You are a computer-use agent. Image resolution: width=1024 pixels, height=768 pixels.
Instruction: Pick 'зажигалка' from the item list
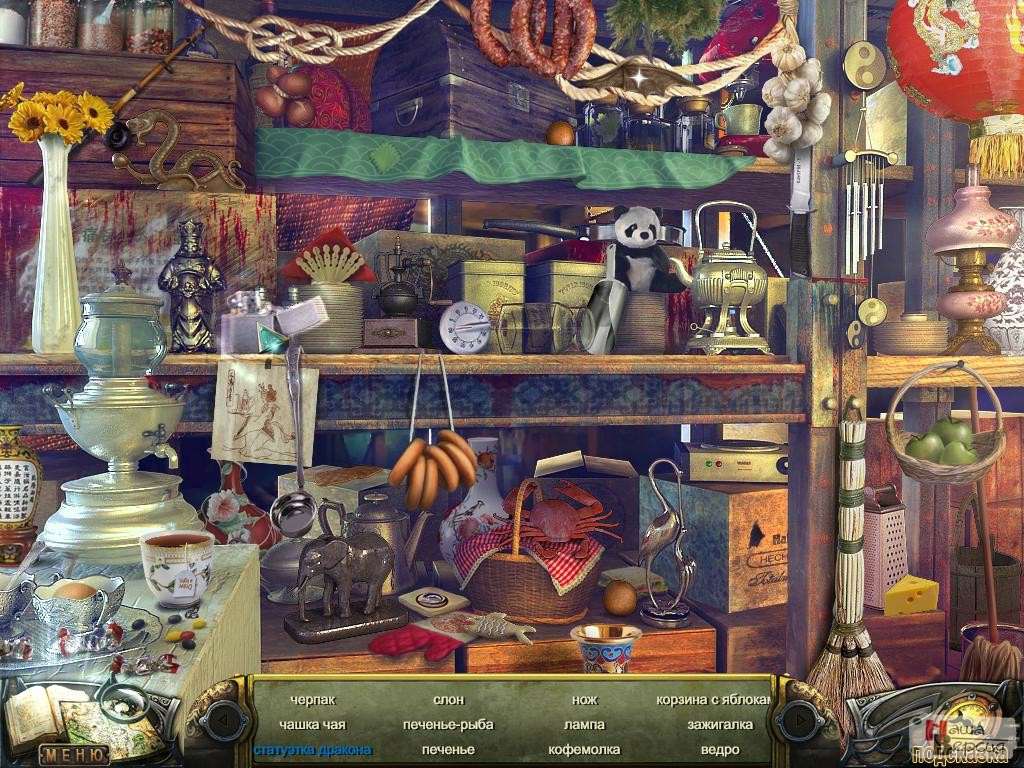713,724
